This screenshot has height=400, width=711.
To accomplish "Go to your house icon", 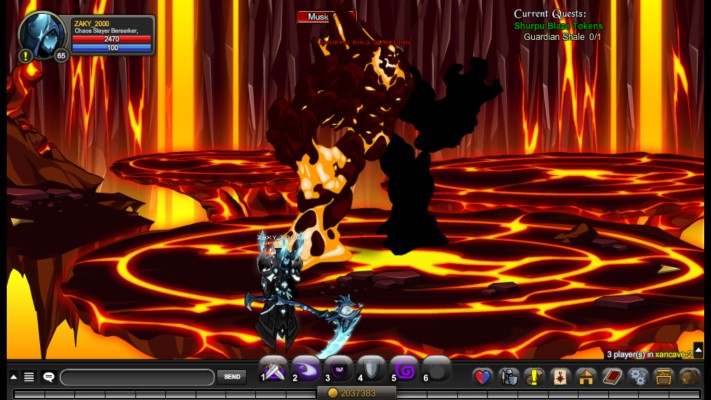I will [x=586, y=377].
